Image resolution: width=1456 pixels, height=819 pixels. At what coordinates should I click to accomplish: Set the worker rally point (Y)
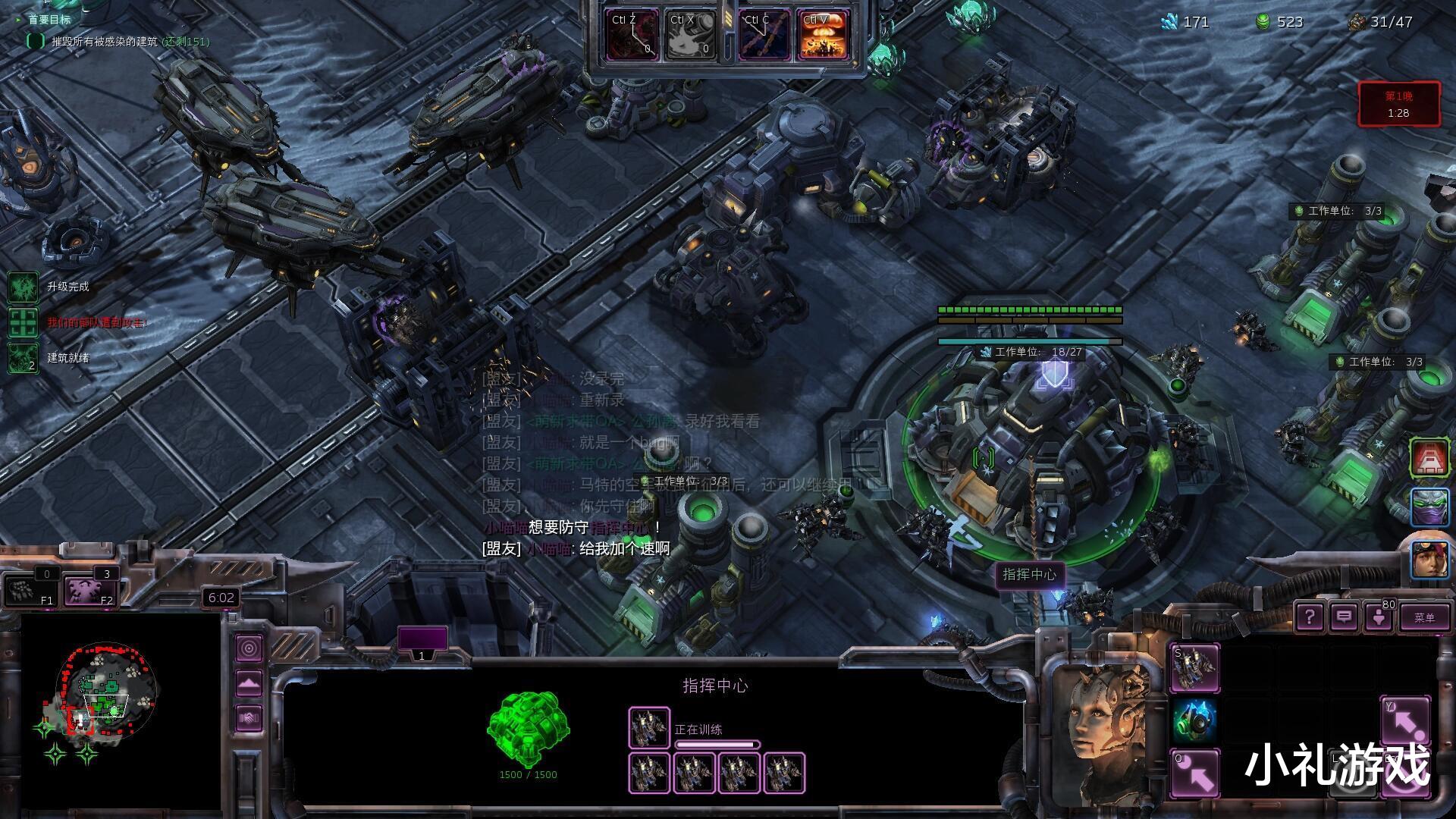[x=1404, y=720]
